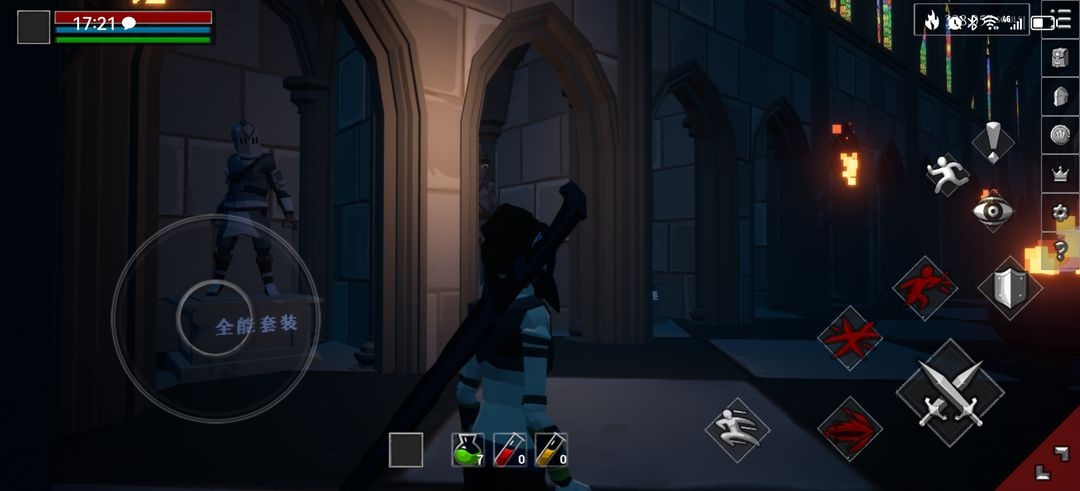Image resolution: width=1080 pixels, height=491 pixels.
Task: Use the red starburst slash skill
Action: pos(850,338)
